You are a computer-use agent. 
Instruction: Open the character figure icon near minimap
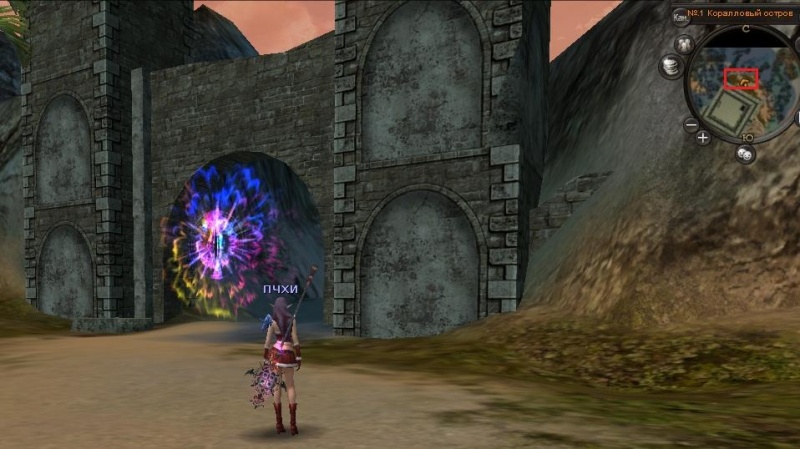click(685, 44)
